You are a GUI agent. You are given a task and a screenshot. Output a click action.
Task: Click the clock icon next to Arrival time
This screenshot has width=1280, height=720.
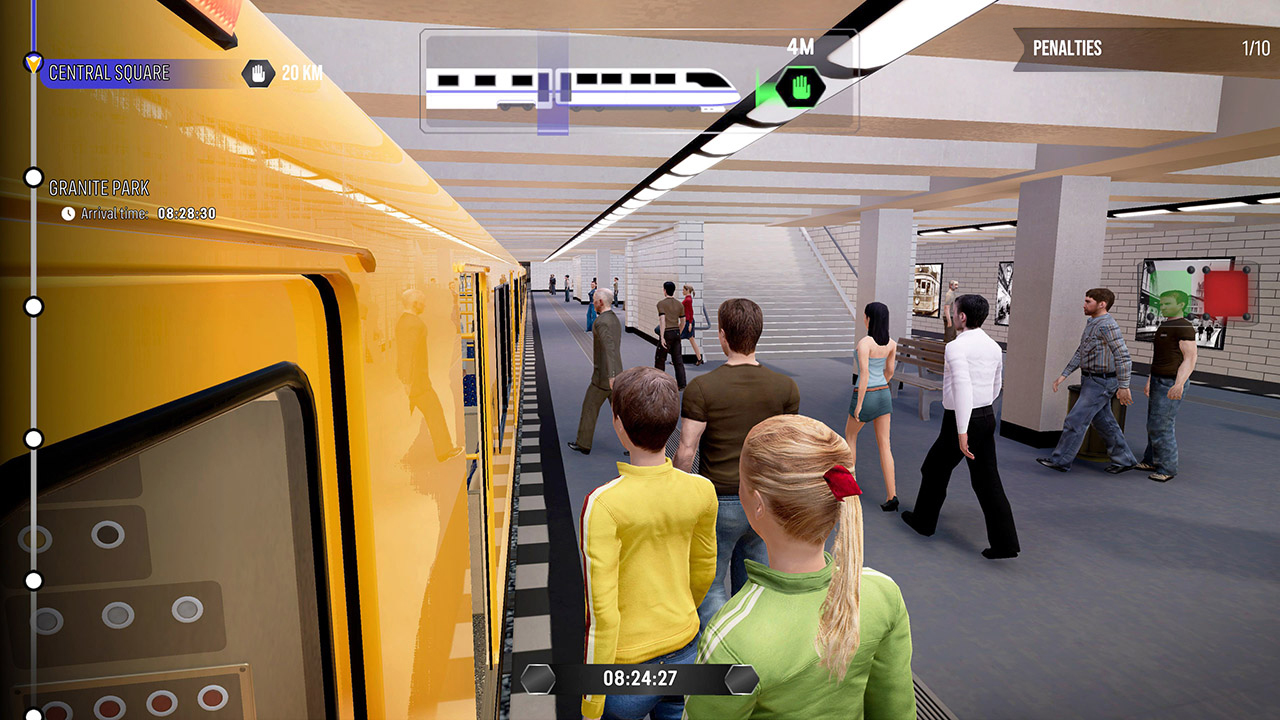point(68,212)
